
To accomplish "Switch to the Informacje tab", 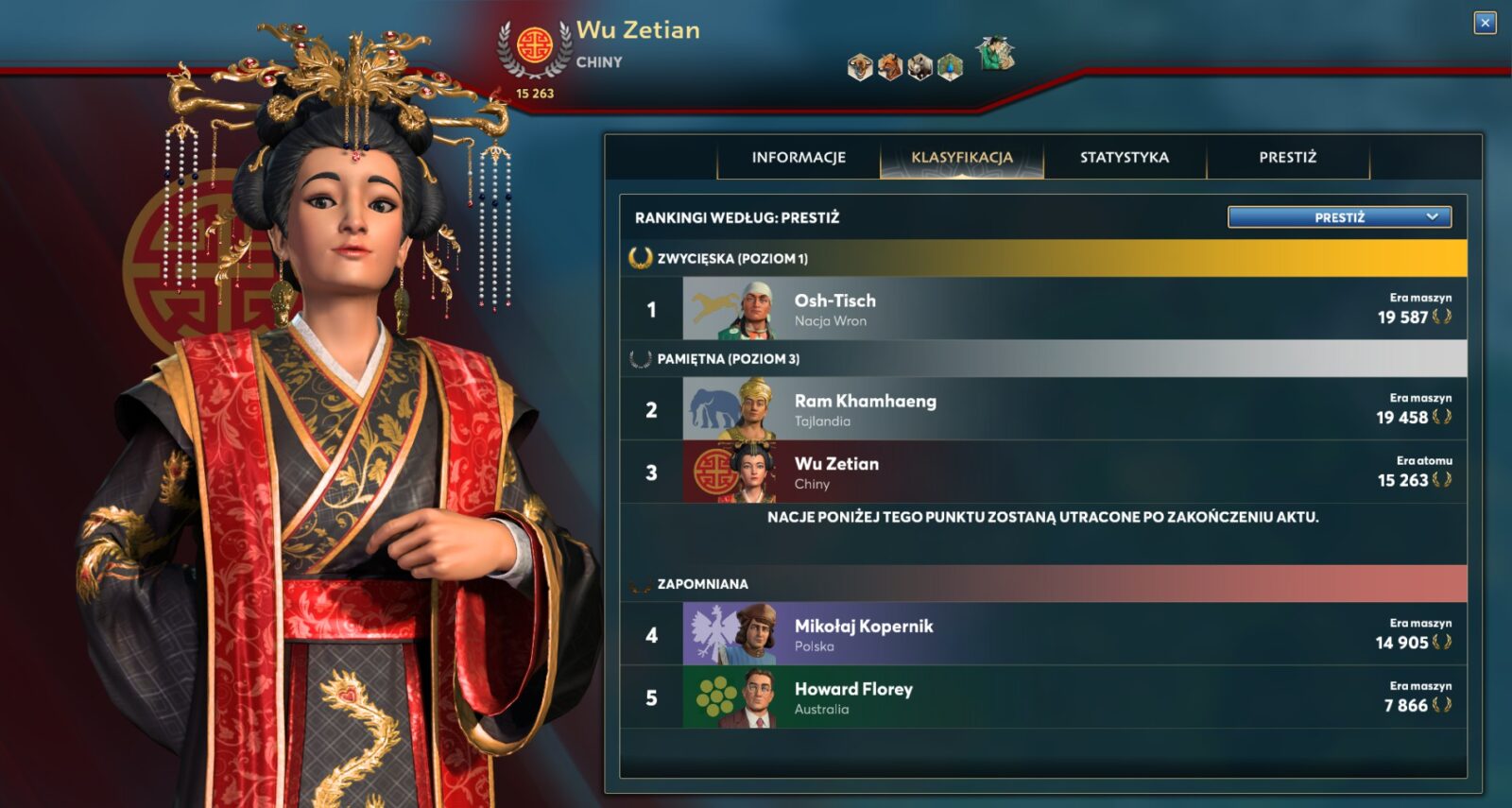I will [x=799, y=158].
